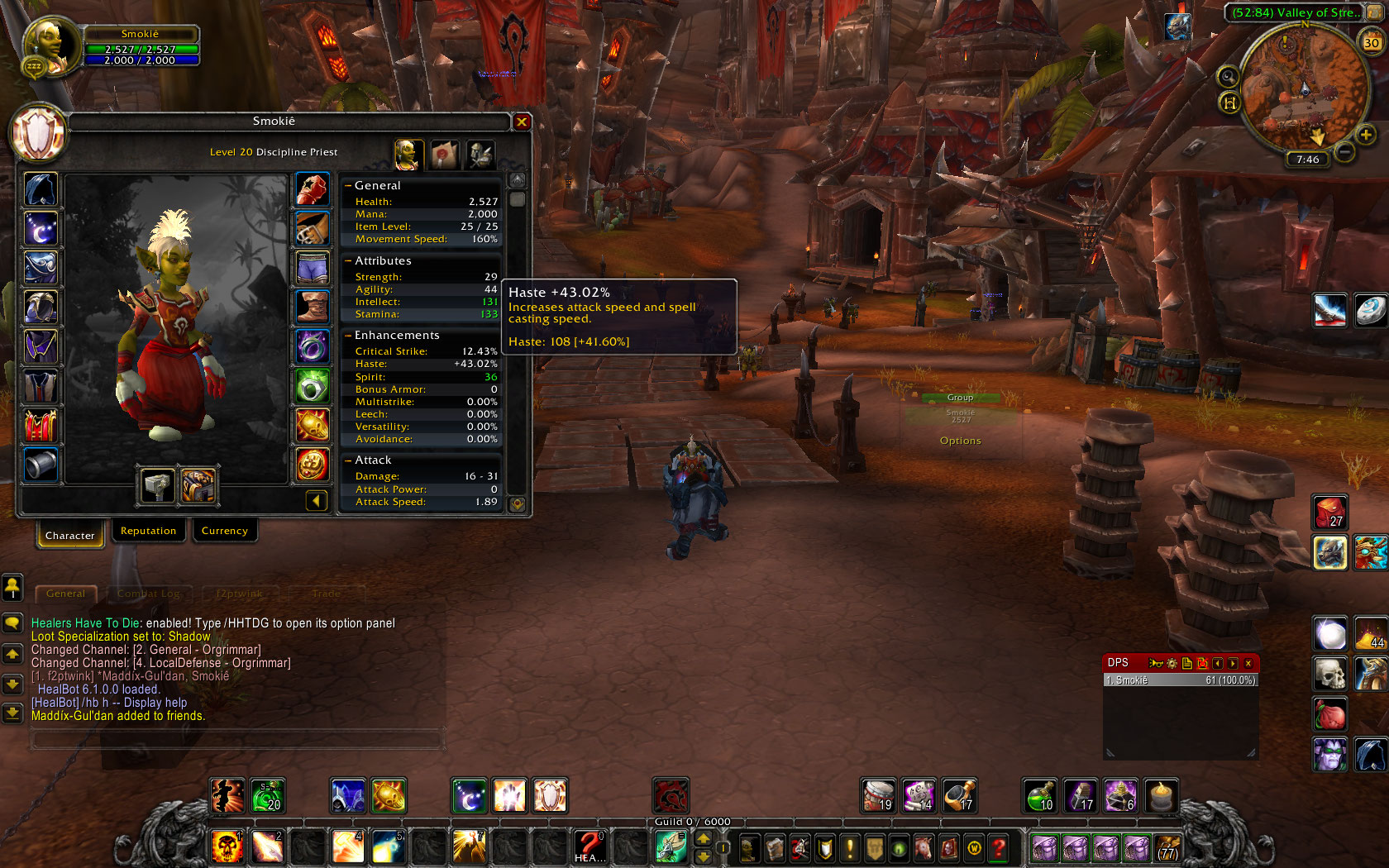Collapse the character stats sidebar arrow
This screenshot has height=868, width=1389.
317,501
